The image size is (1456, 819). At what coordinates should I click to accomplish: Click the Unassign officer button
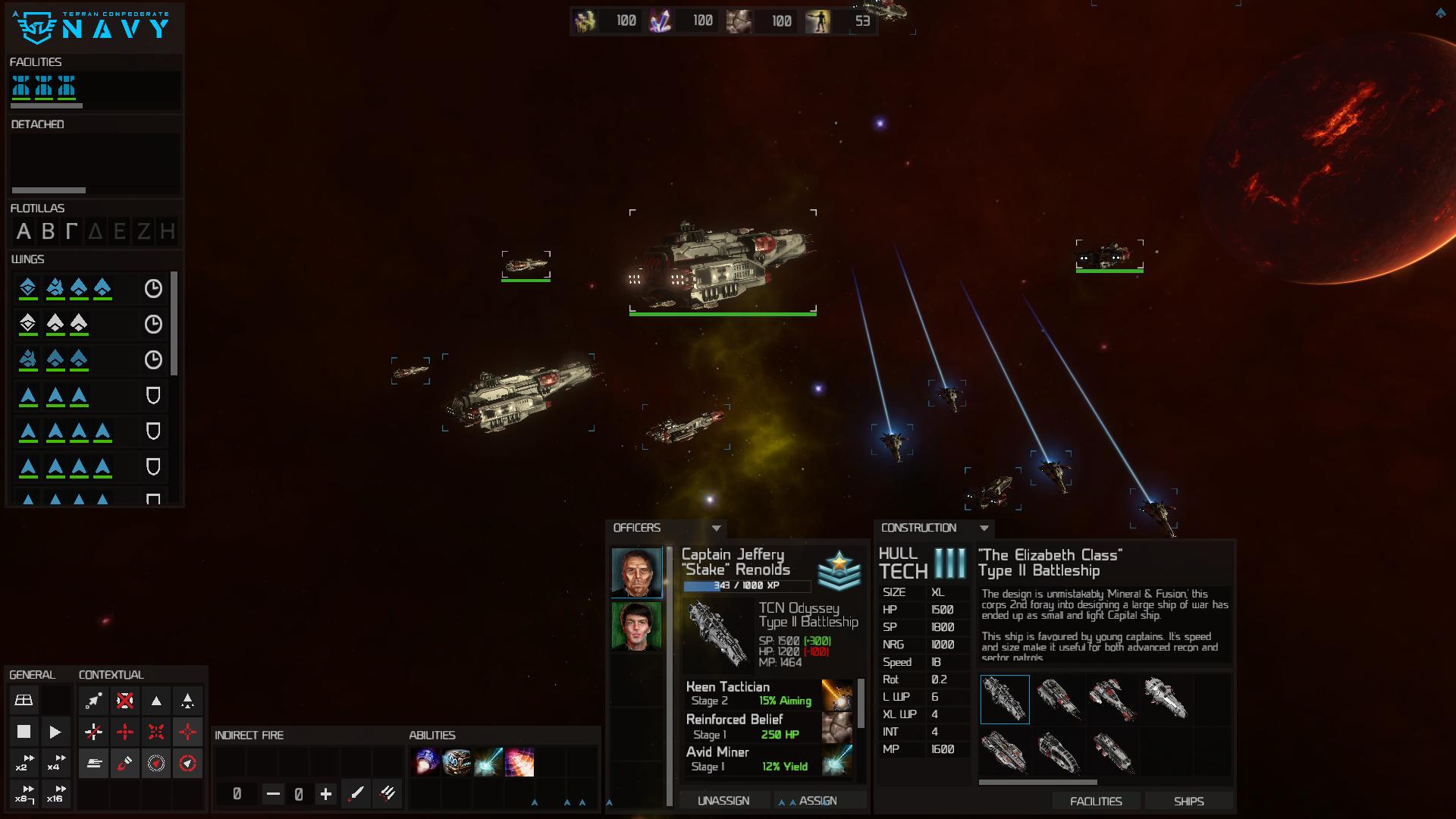click(x=723, y=801)
